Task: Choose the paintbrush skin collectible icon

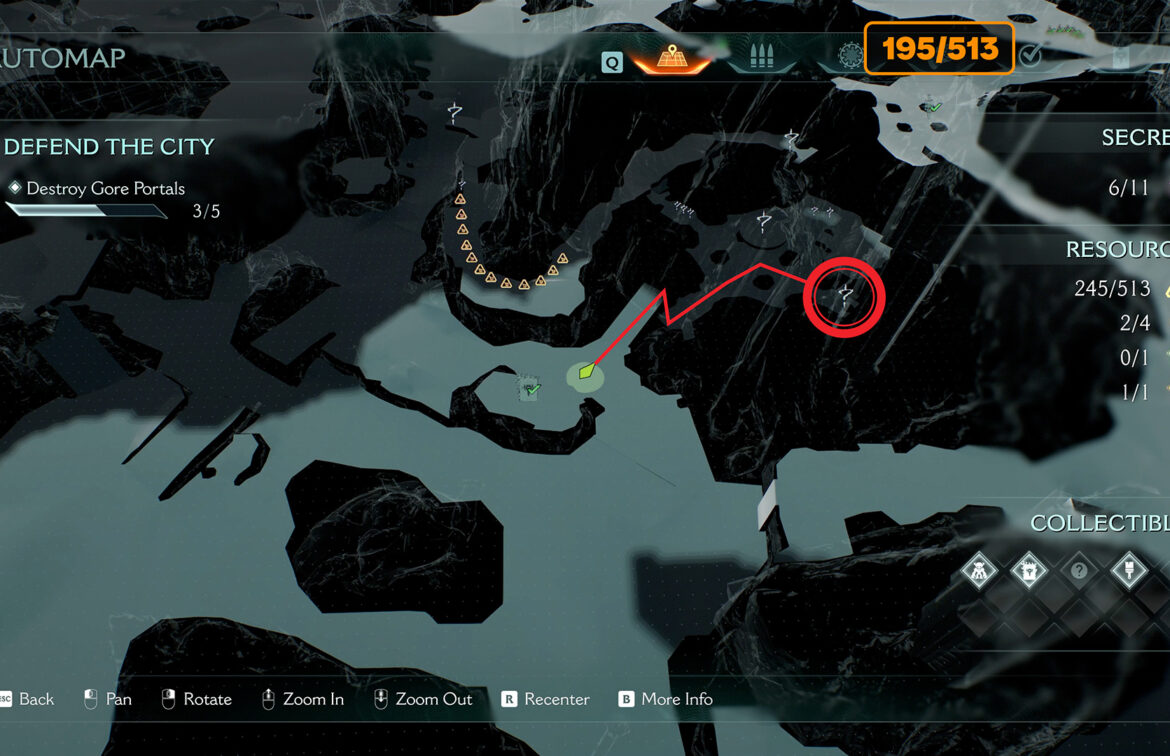Action: point(1129,572)
